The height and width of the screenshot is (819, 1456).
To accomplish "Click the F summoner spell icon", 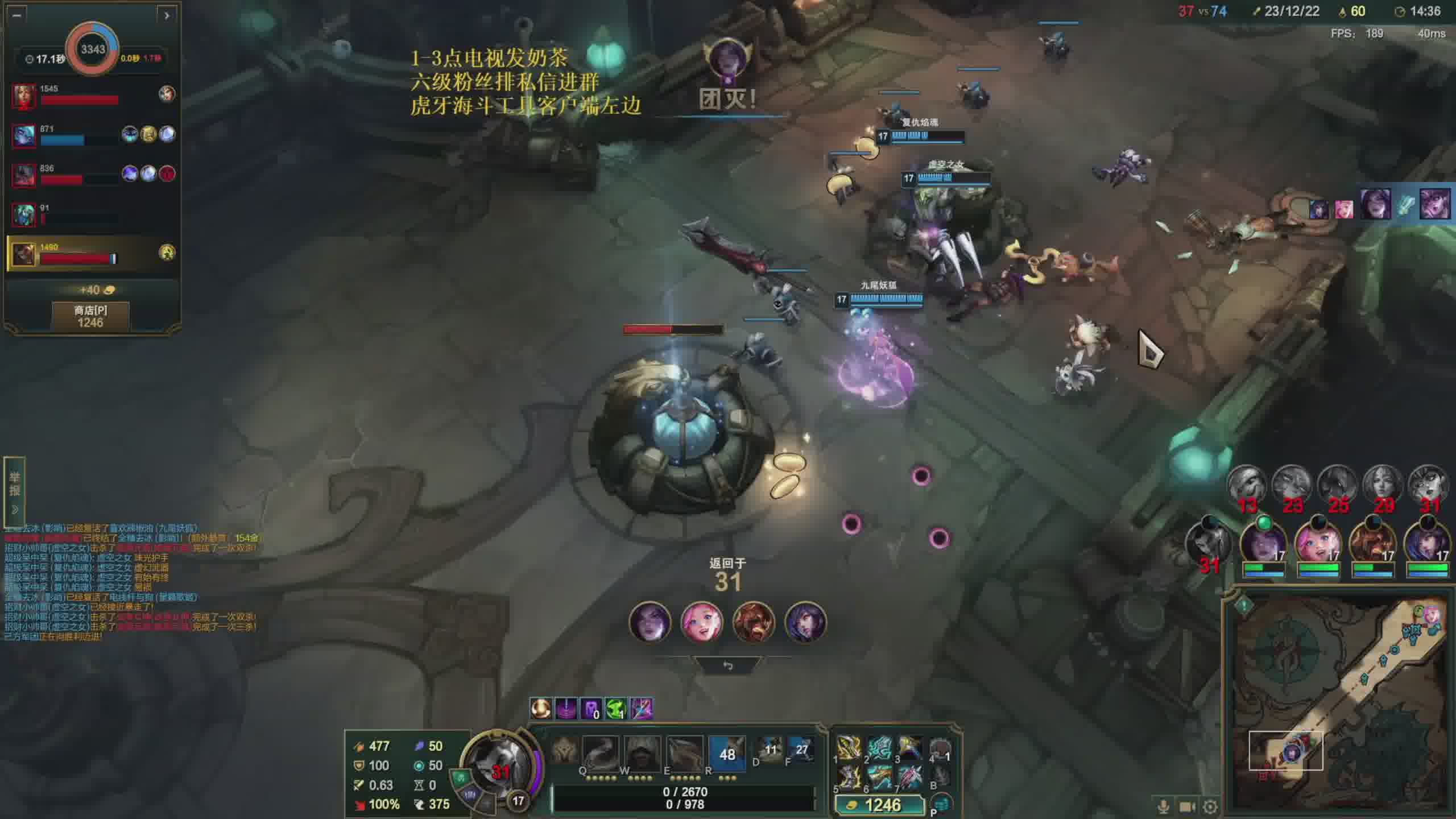I will (x=801, y=750).
